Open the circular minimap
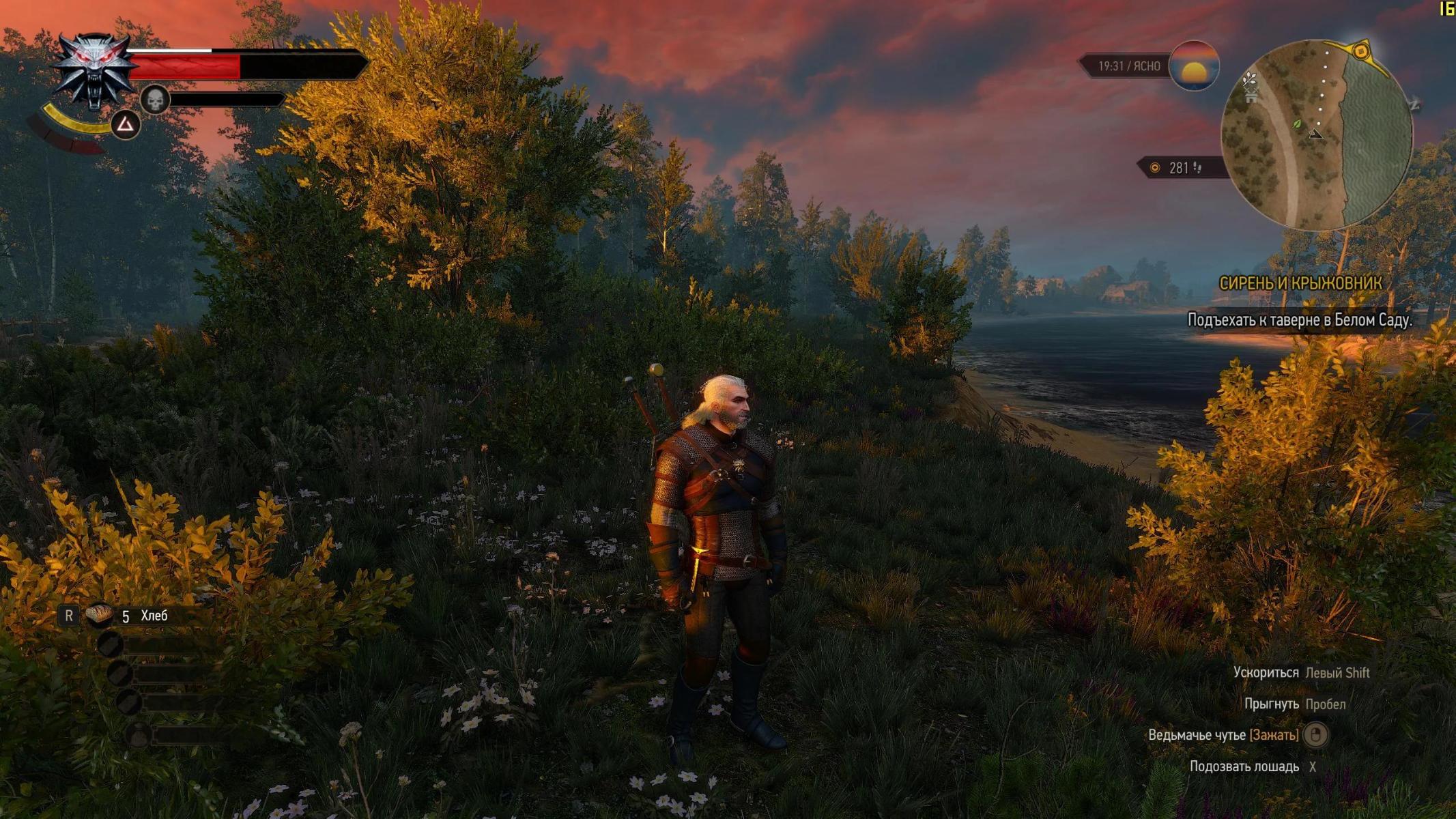Image resolution: width=1456 pixels, height=819 pixels. (x=1315, y=135)
